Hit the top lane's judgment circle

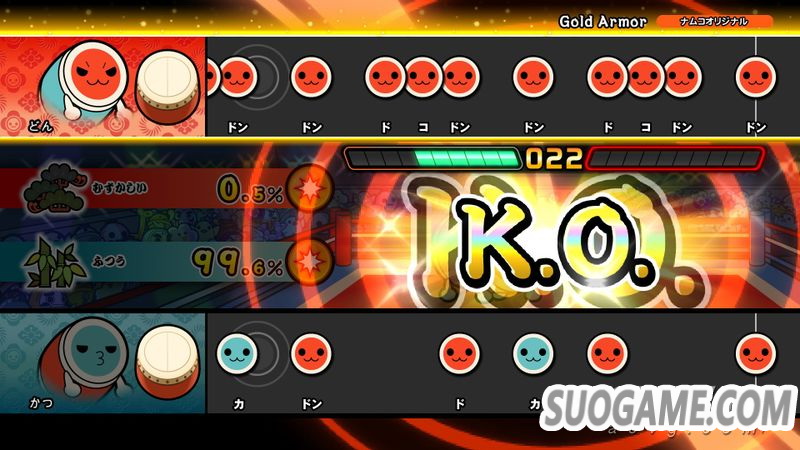[x=258, y=77]
